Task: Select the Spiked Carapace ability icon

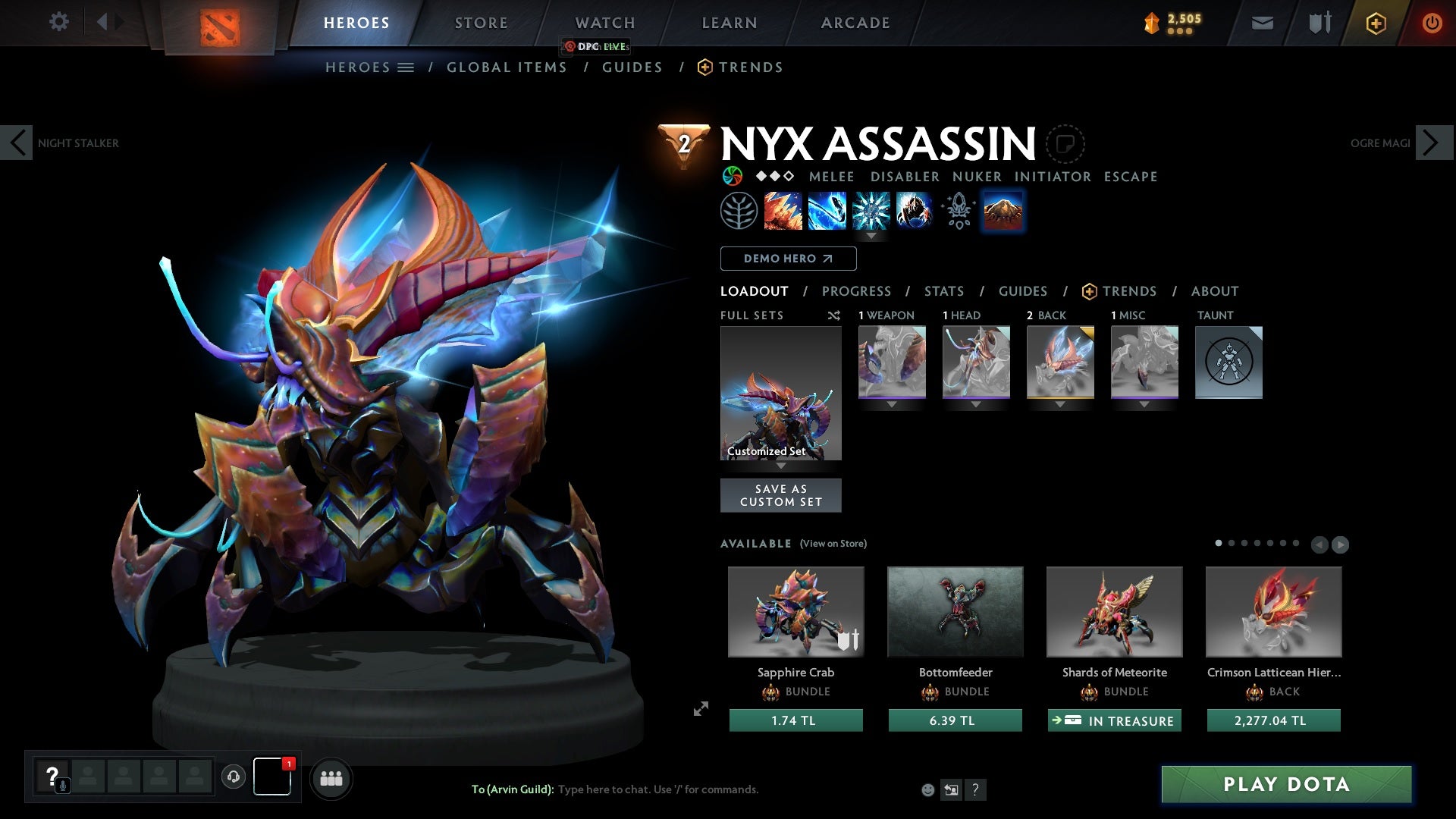Action: (x=871, y=211)
